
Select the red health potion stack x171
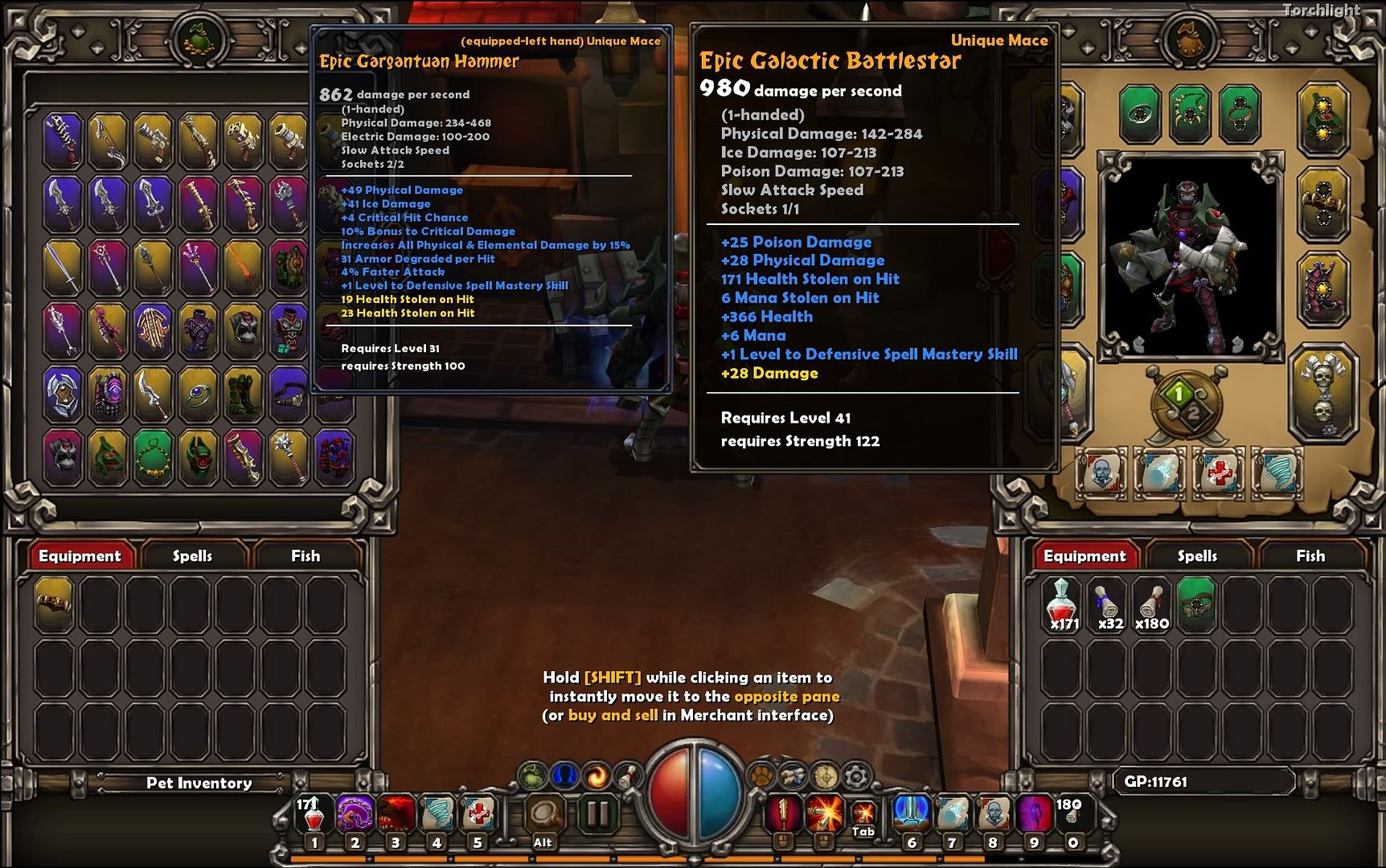pos(1063,604)
